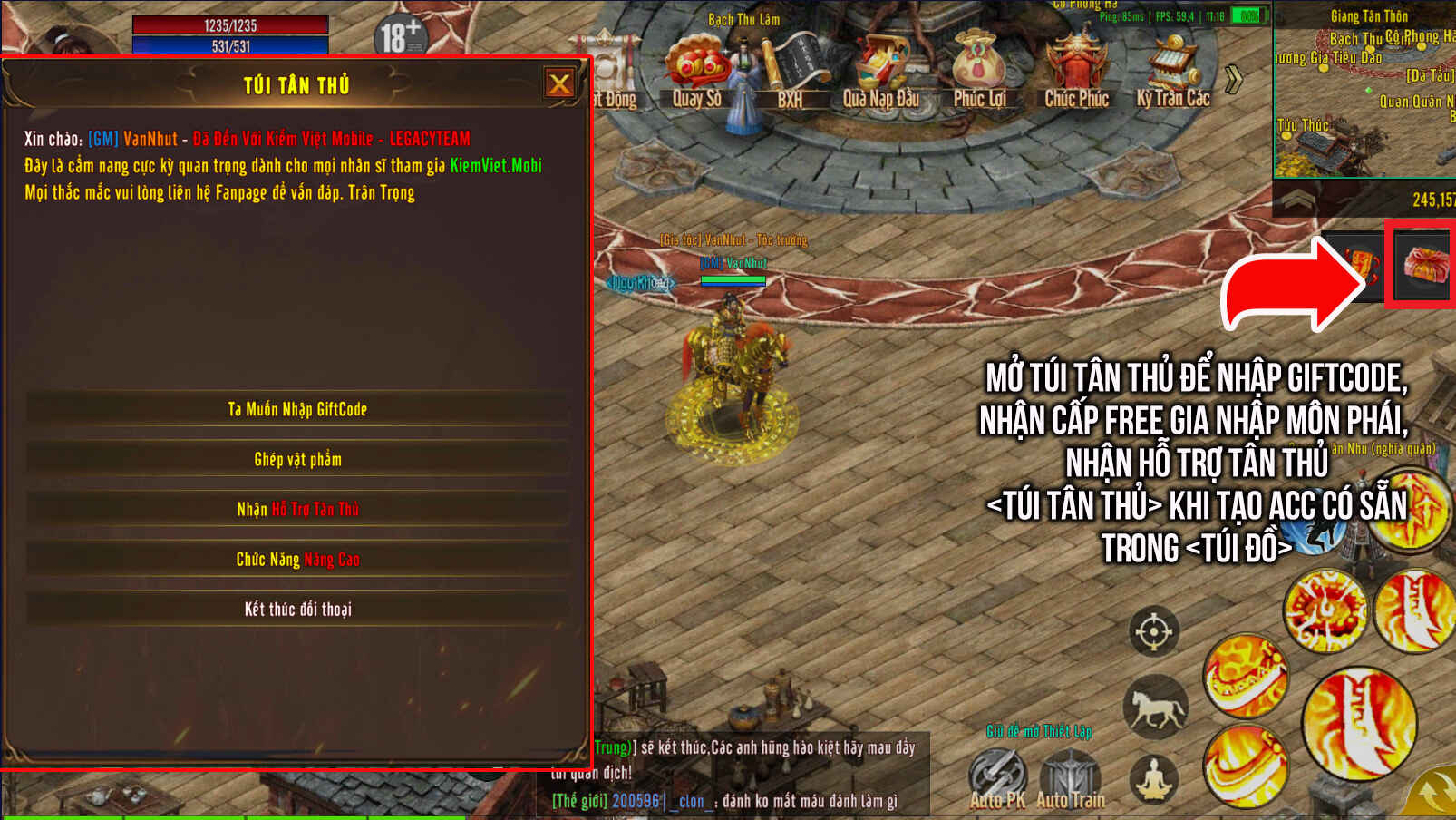This screenshot has height=820, width=1456.
Task: Choose "Ta Muốn Nhập GiftCode" option
Action: click(297, 409)
